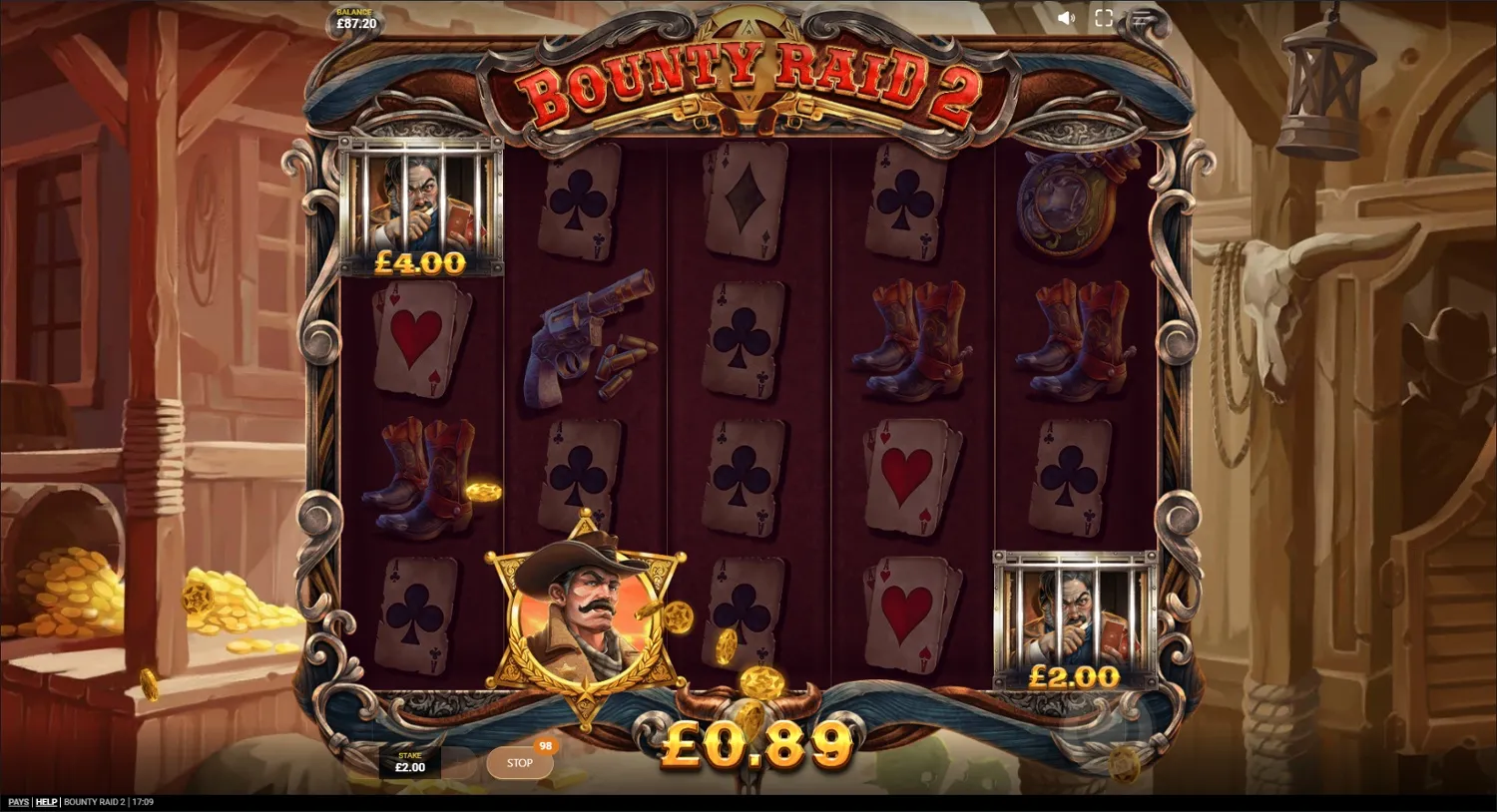The width and height of the screenshot is (1497, 812).
Task: Click the £4.00 jailed bounty hunter symbol
Action: pos(419,204)
